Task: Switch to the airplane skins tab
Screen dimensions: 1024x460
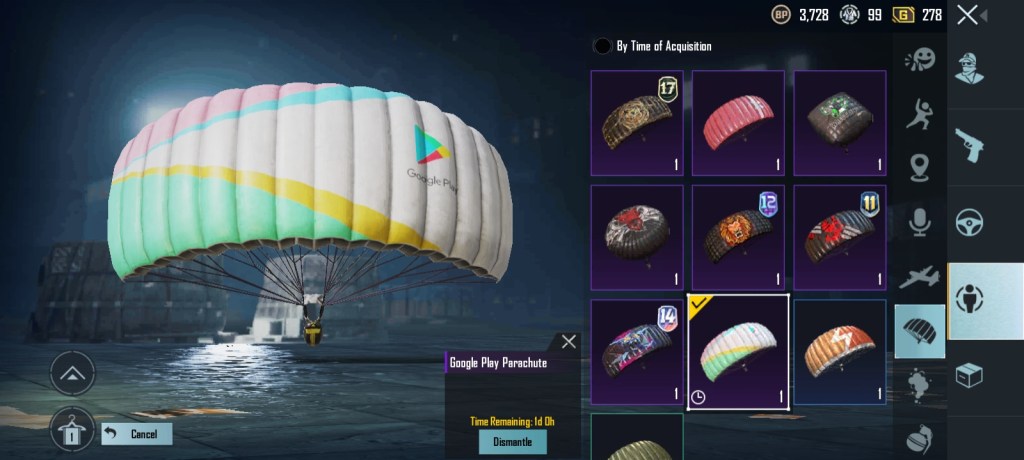Action: (x=920, y=277)
